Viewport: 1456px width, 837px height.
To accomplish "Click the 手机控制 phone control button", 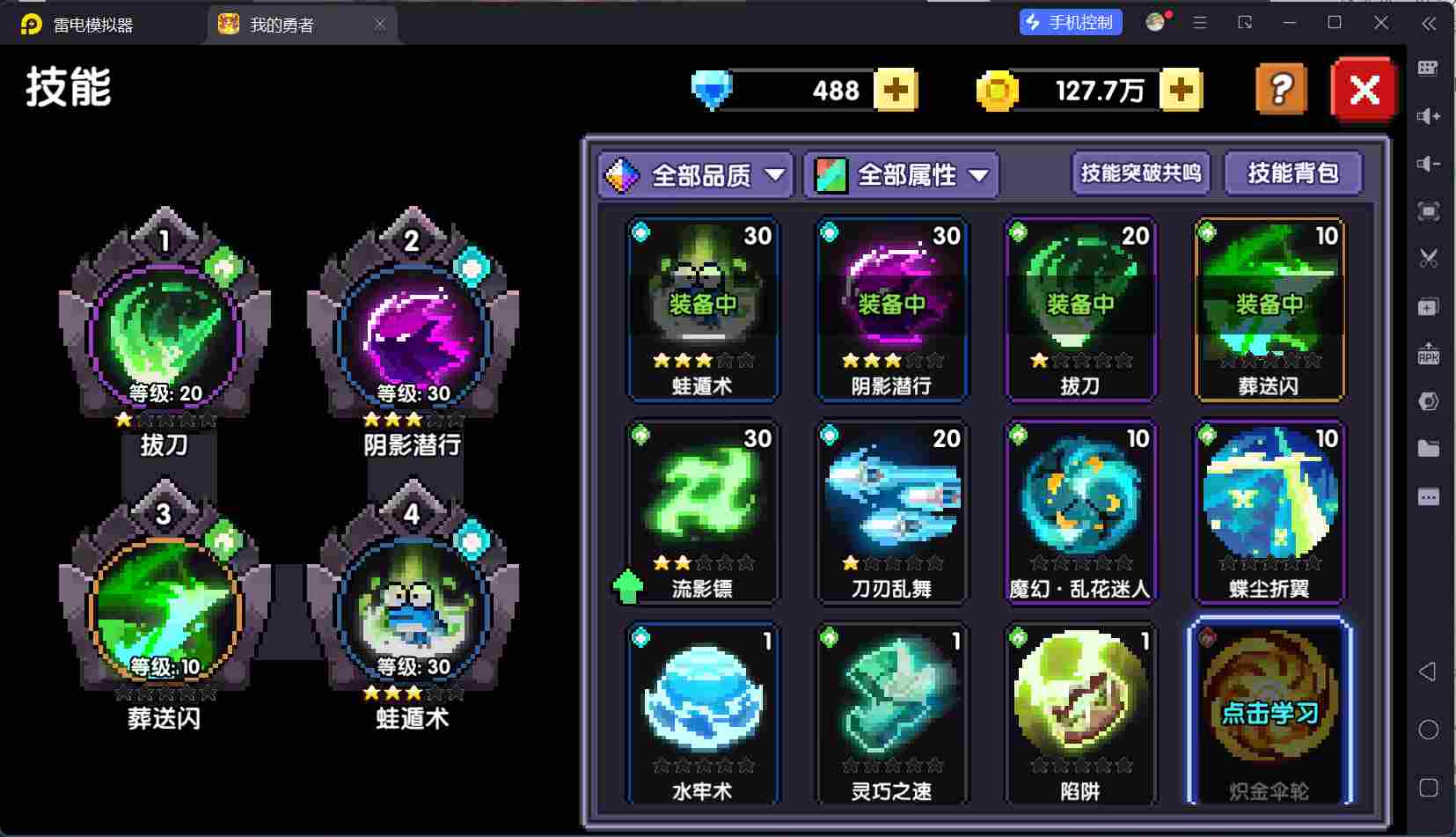I will [x=1070, y=22].
